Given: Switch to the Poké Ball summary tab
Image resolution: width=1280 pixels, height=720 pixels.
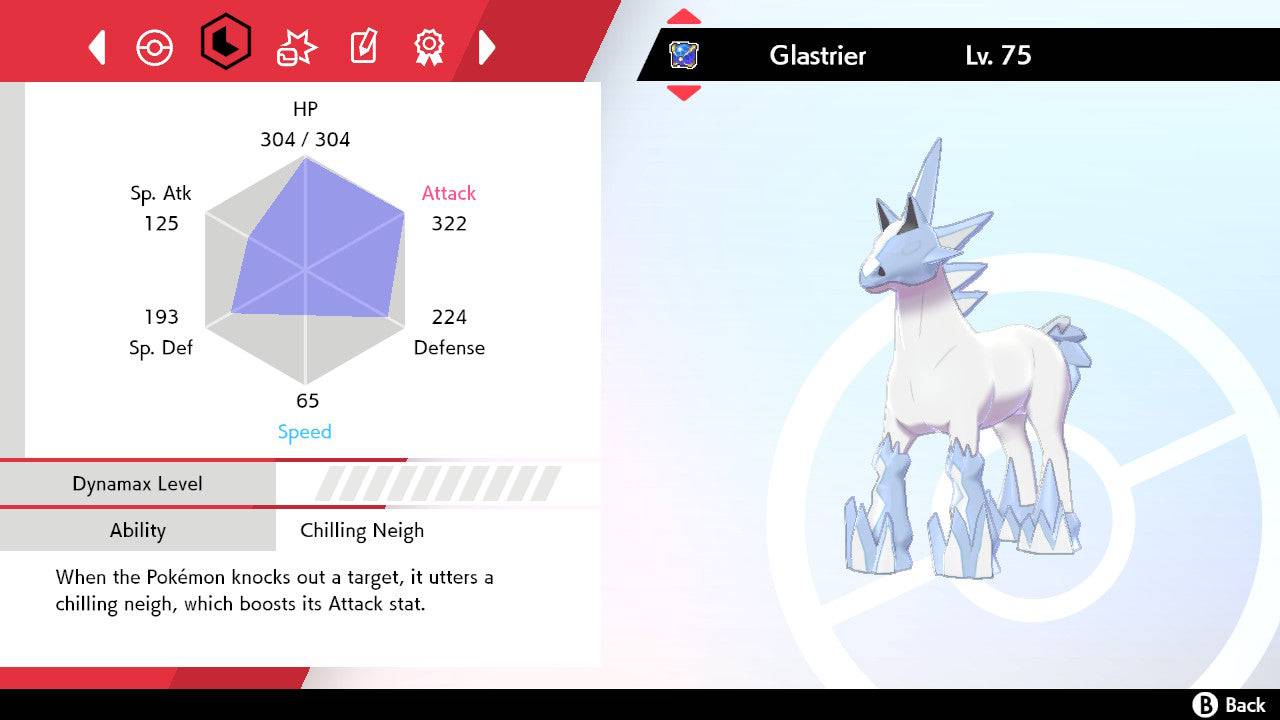Looking at the screenshot, I should pyautogui.click(x=154, y=47).
